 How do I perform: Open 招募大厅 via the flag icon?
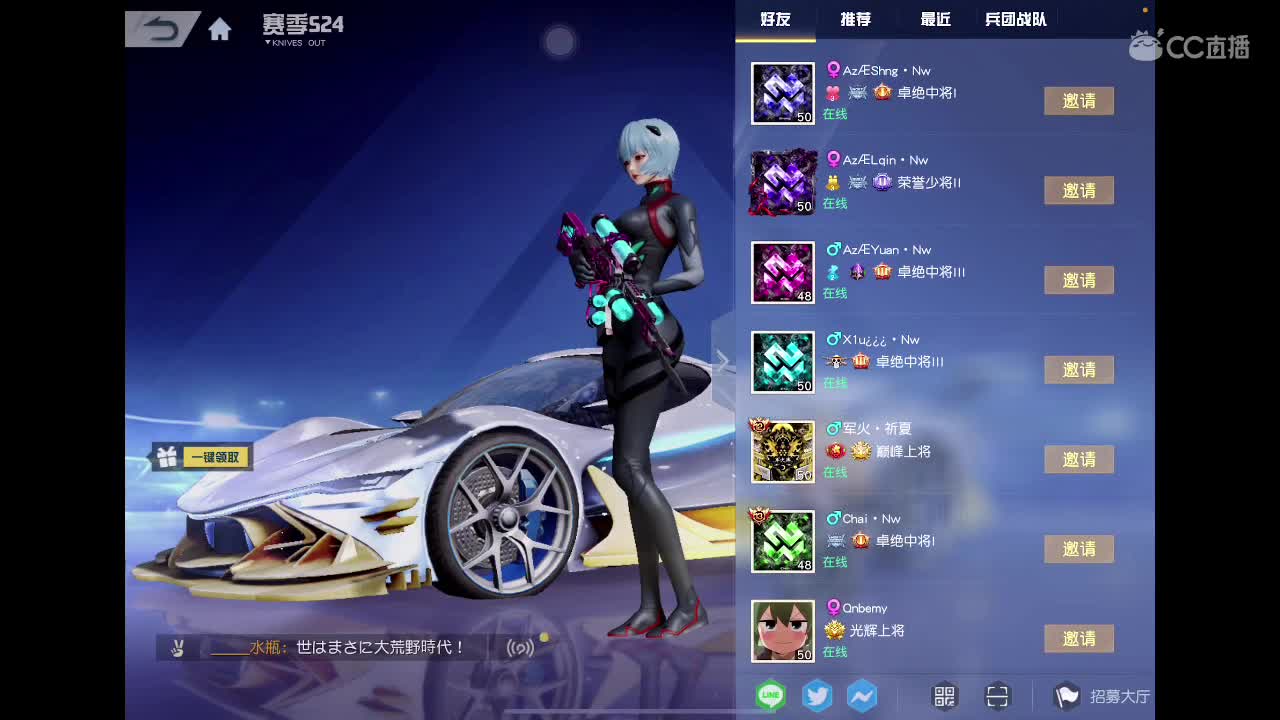click(1068, 696)
